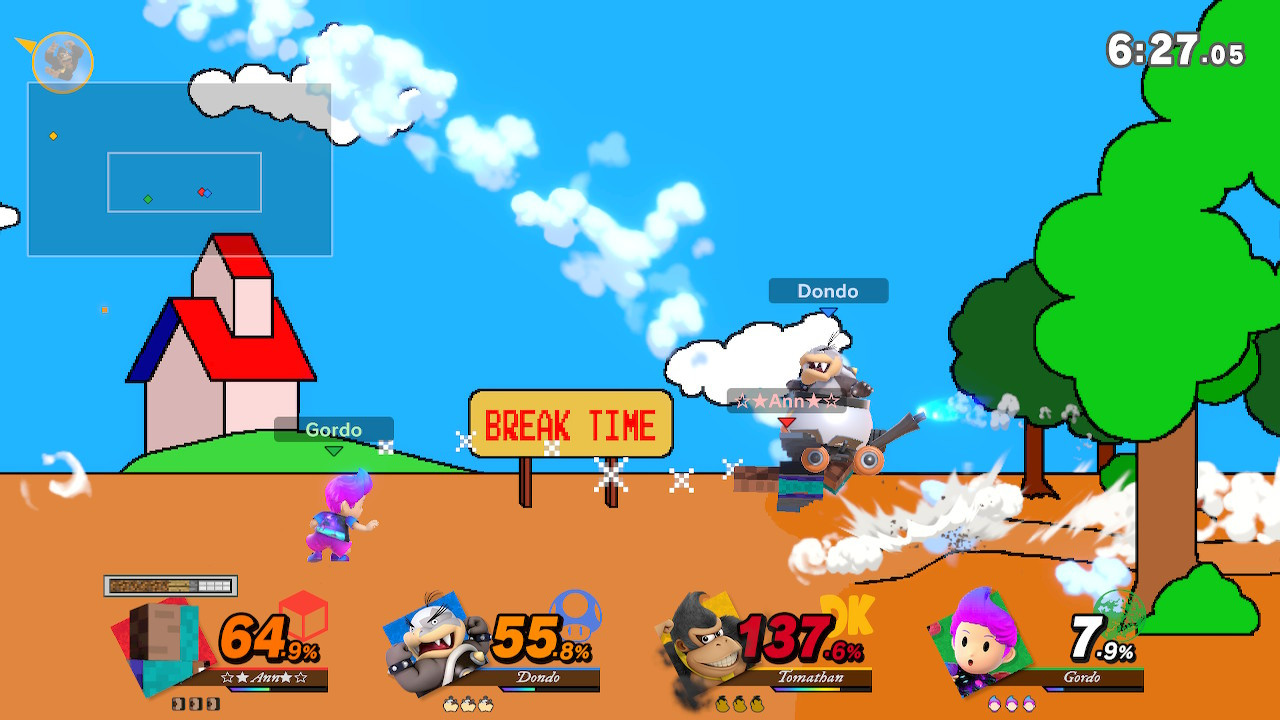Select the Gordo floating name tag
Image resolution: width=1280 pixels, height=720 pixels.
tap(334, 429)
